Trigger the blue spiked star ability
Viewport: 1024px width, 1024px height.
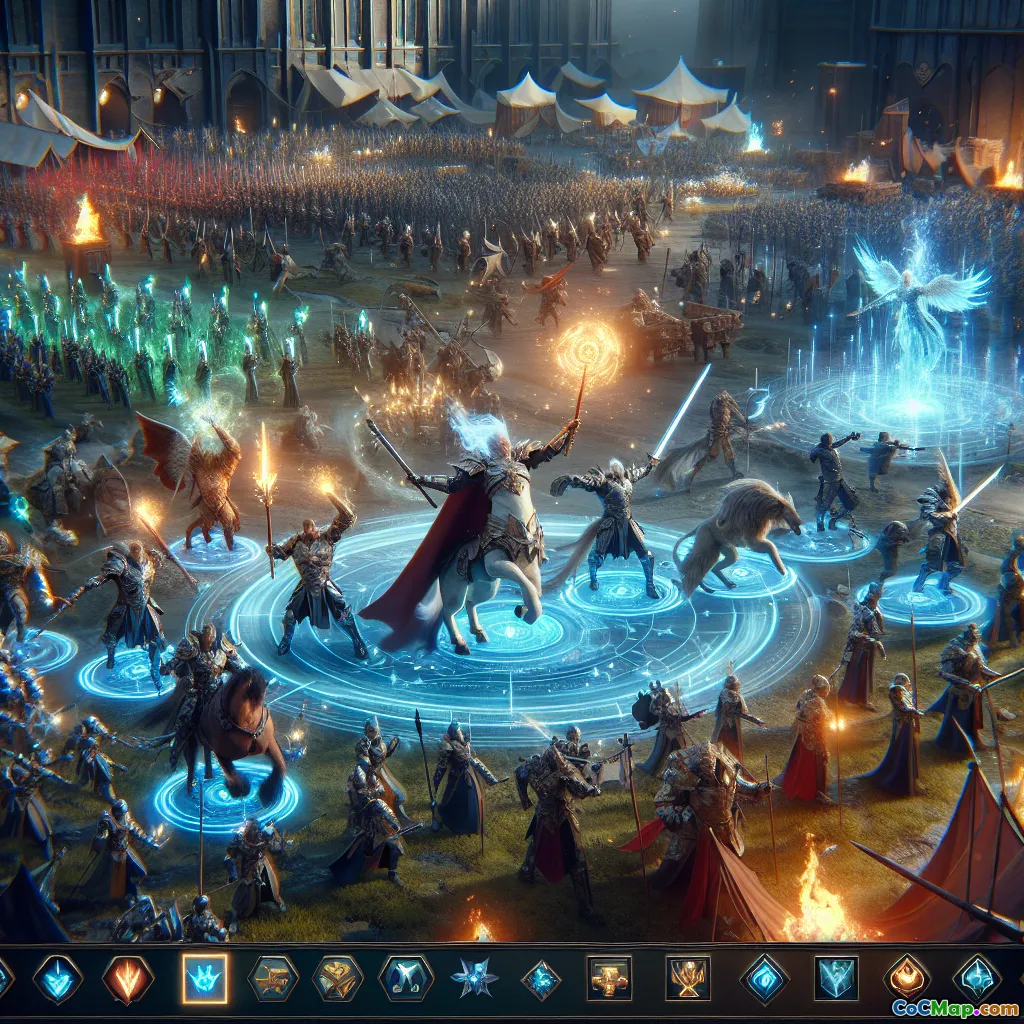474,978
